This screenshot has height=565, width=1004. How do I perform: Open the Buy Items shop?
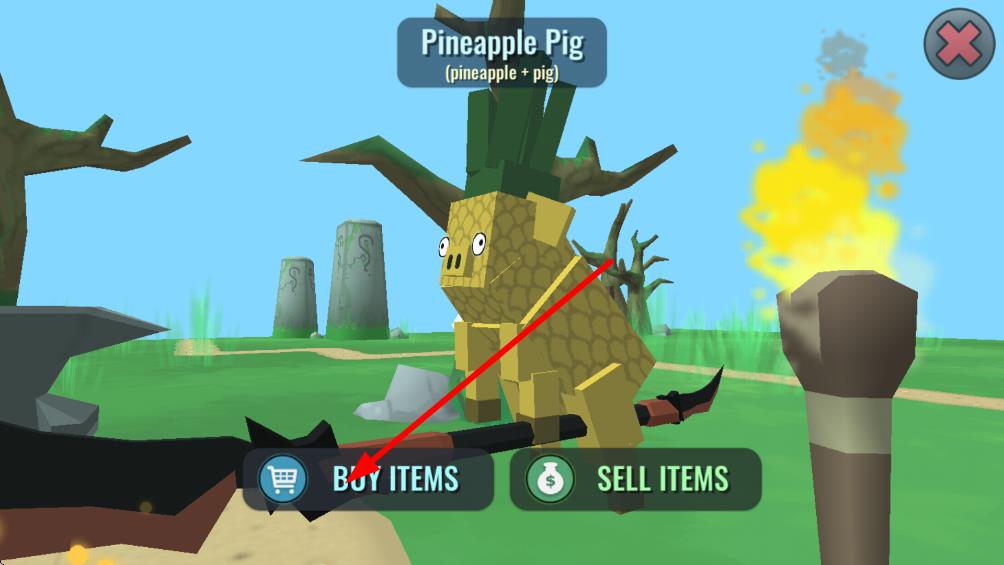point(368,479)
